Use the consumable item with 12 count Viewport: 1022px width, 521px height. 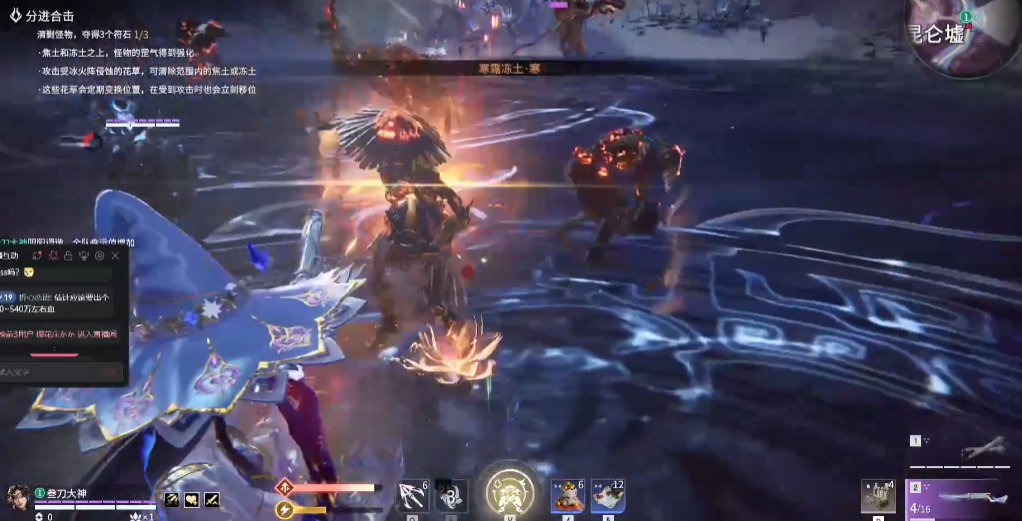coord(608,496)
